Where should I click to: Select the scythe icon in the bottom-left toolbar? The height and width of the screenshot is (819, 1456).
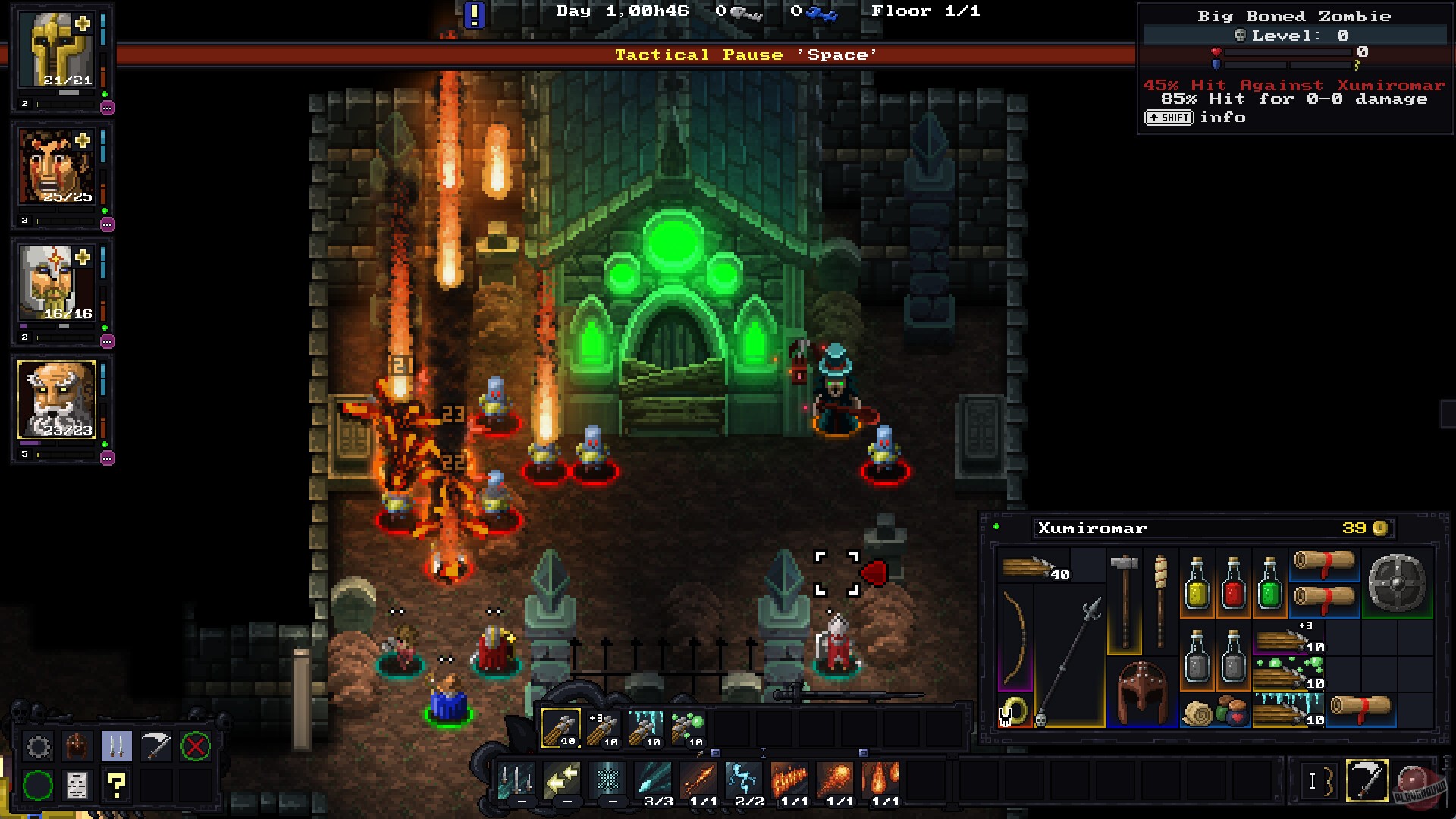(155, 745)
